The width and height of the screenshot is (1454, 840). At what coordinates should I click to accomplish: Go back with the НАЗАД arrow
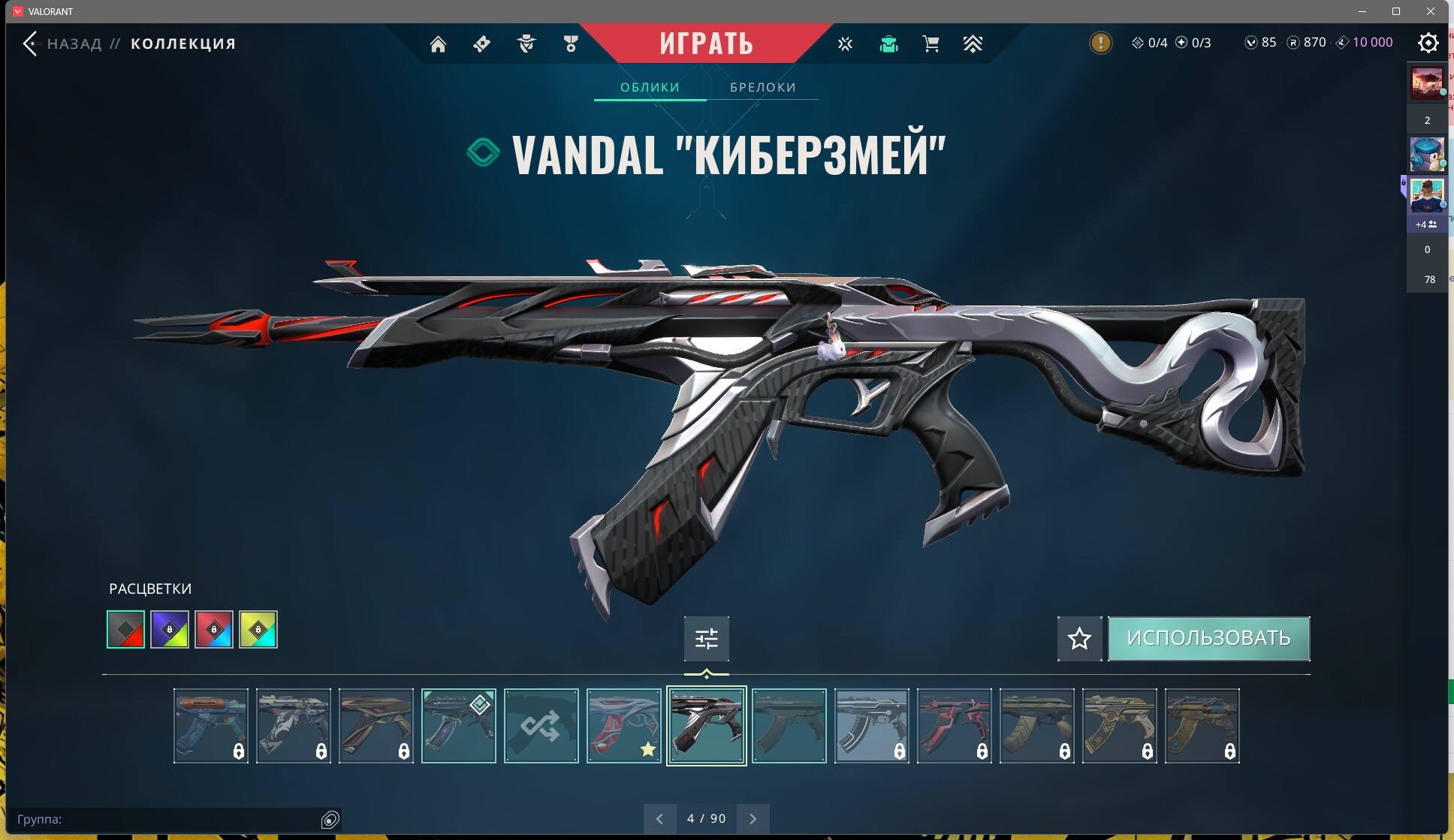coord(30,44)
